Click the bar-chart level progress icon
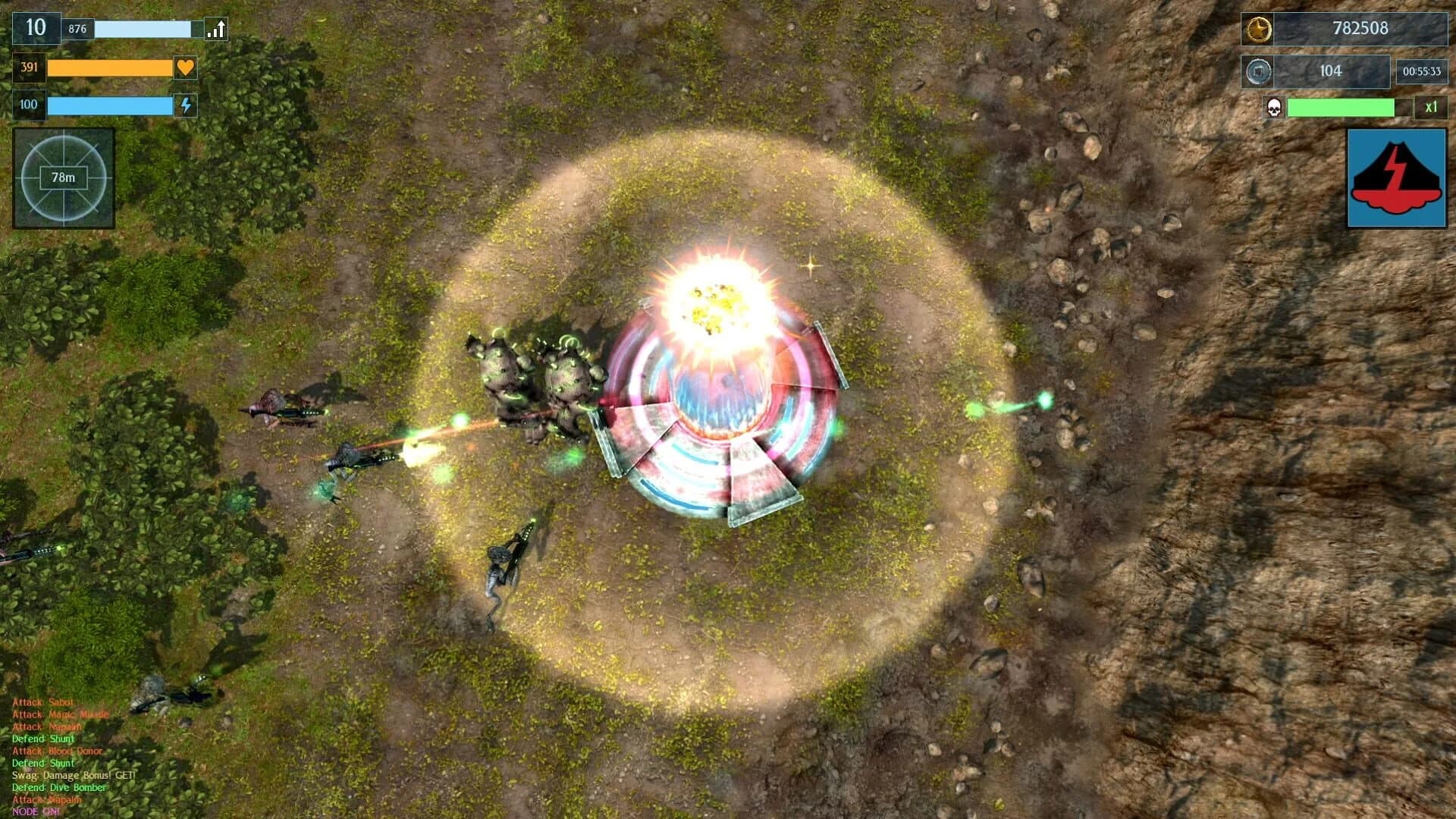 (215, 28)
